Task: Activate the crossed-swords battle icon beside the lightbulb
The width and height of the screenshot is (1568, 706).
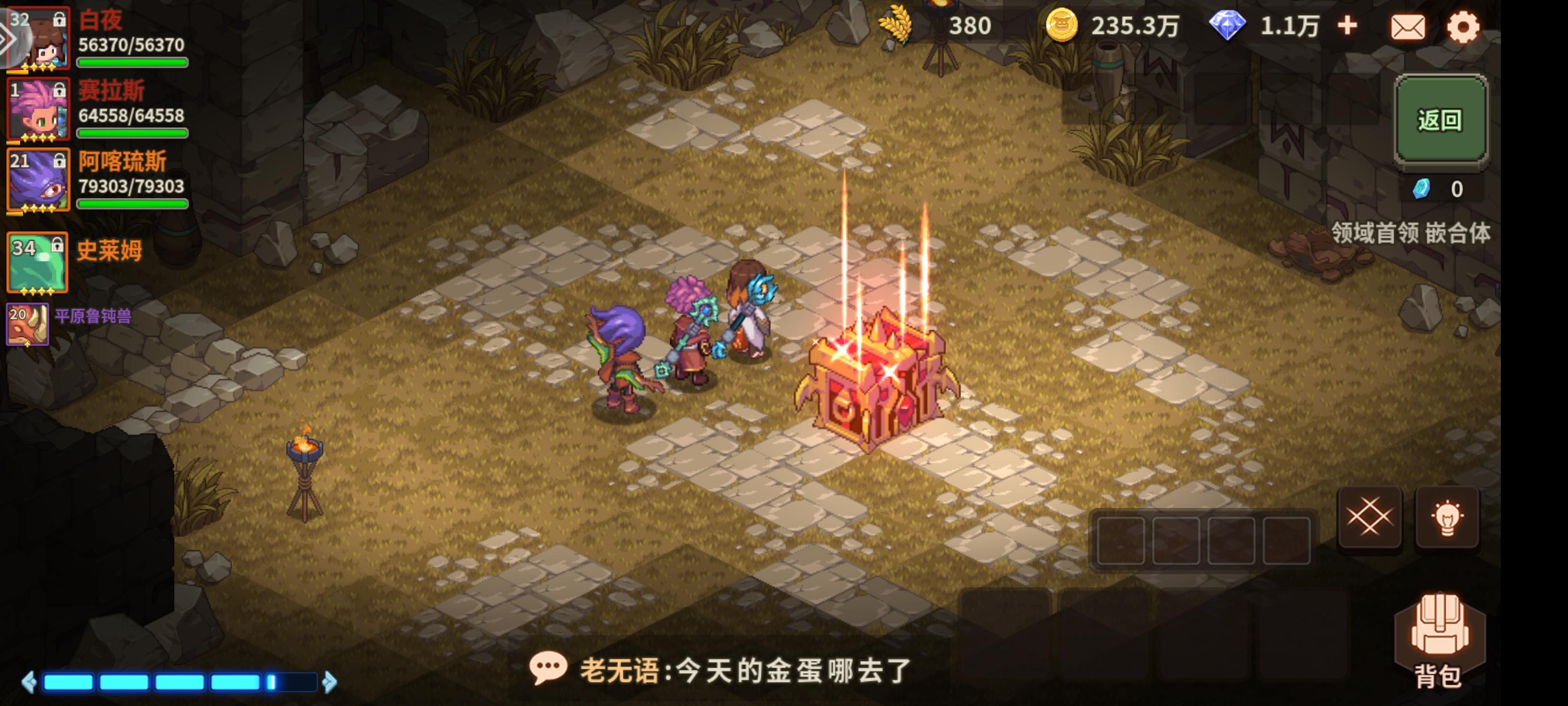Action: [1370, 517]
